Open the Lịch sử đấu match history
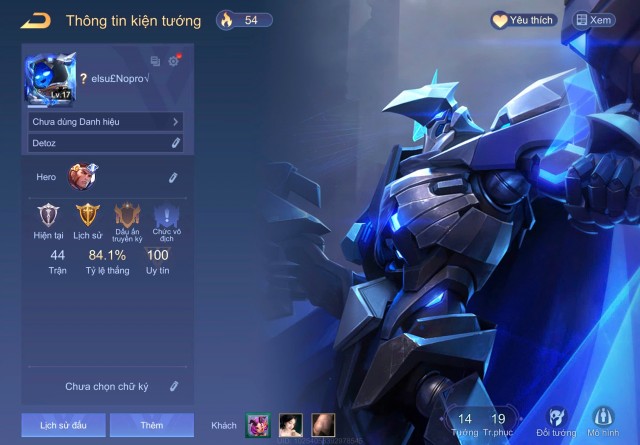Viewport: 640px width, 445px height. pyautogui.click(x=63, y=425)
